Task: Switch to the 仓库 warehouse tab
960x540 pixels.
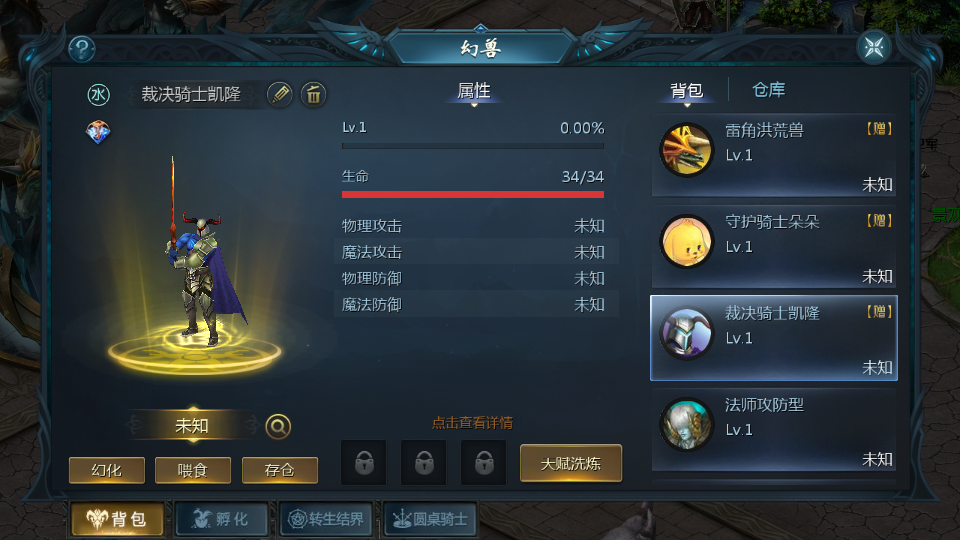Action: pyautogui.click(x=768, y=90)
